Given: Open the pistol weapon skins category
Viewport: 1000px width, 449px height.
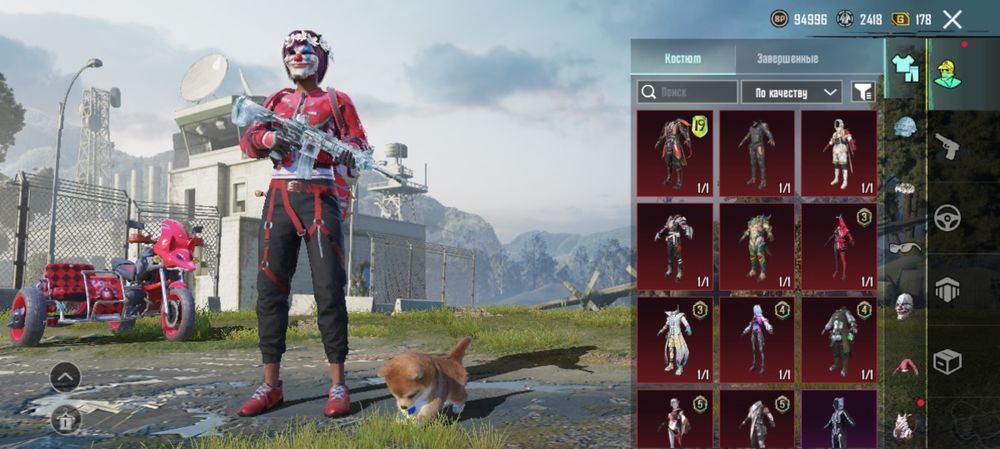Looking at the screenshot, I should click(x=947, y=146).
